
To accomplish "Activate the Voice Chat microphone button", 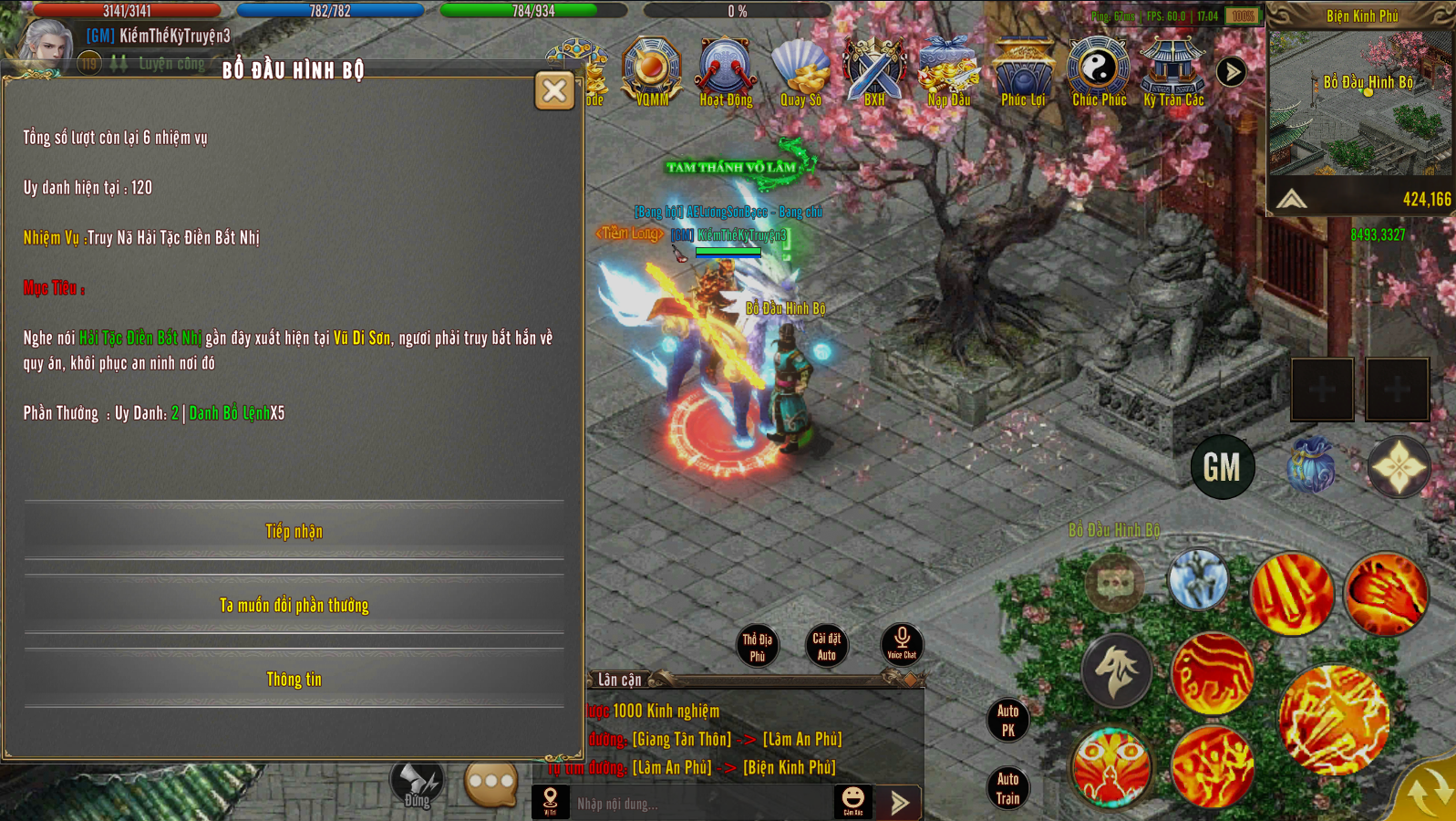I will pyautogui.click(x=902, y=643).
